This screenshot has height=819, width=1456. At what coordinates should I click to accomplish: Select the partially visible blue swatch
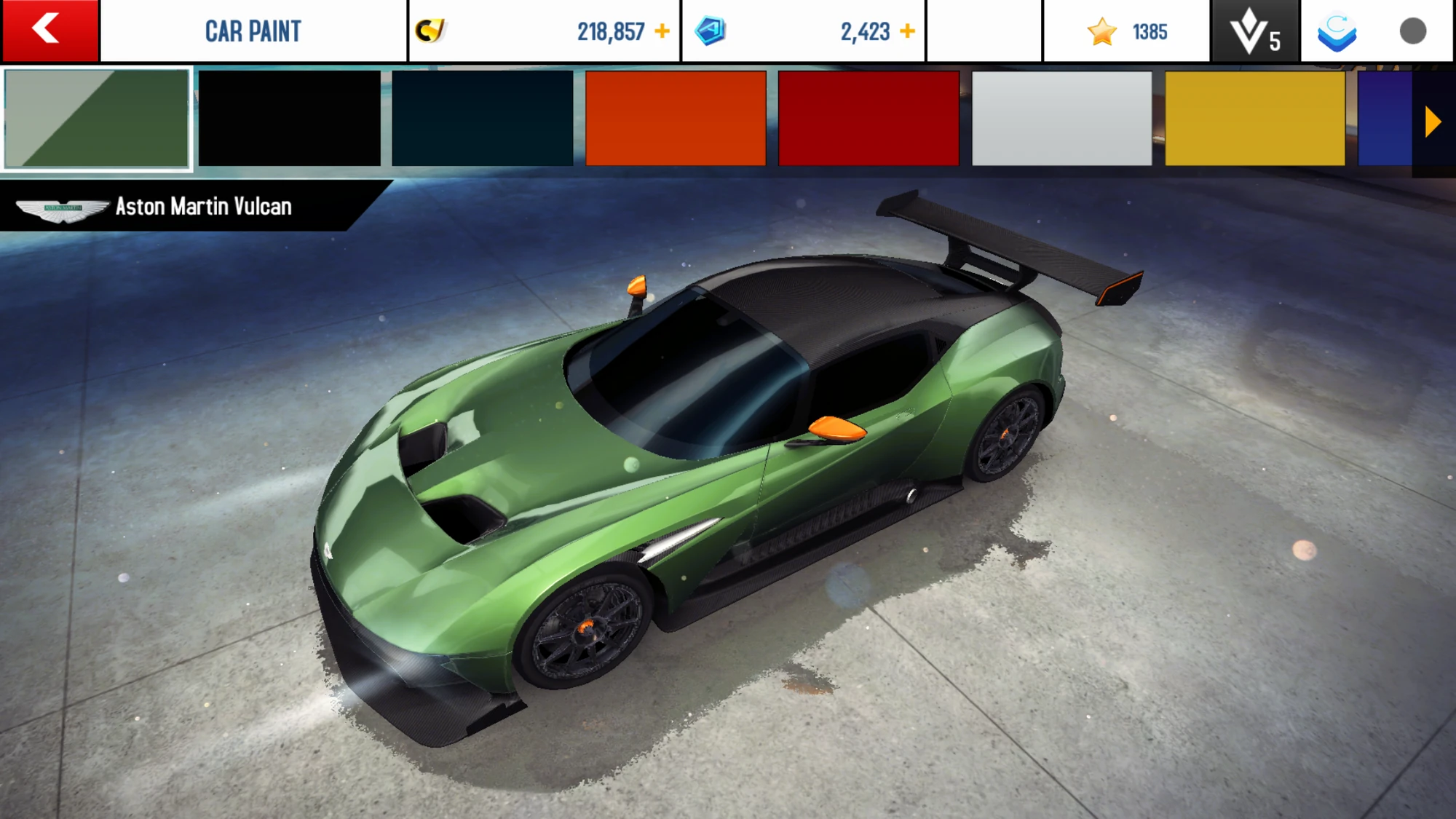1384,119
